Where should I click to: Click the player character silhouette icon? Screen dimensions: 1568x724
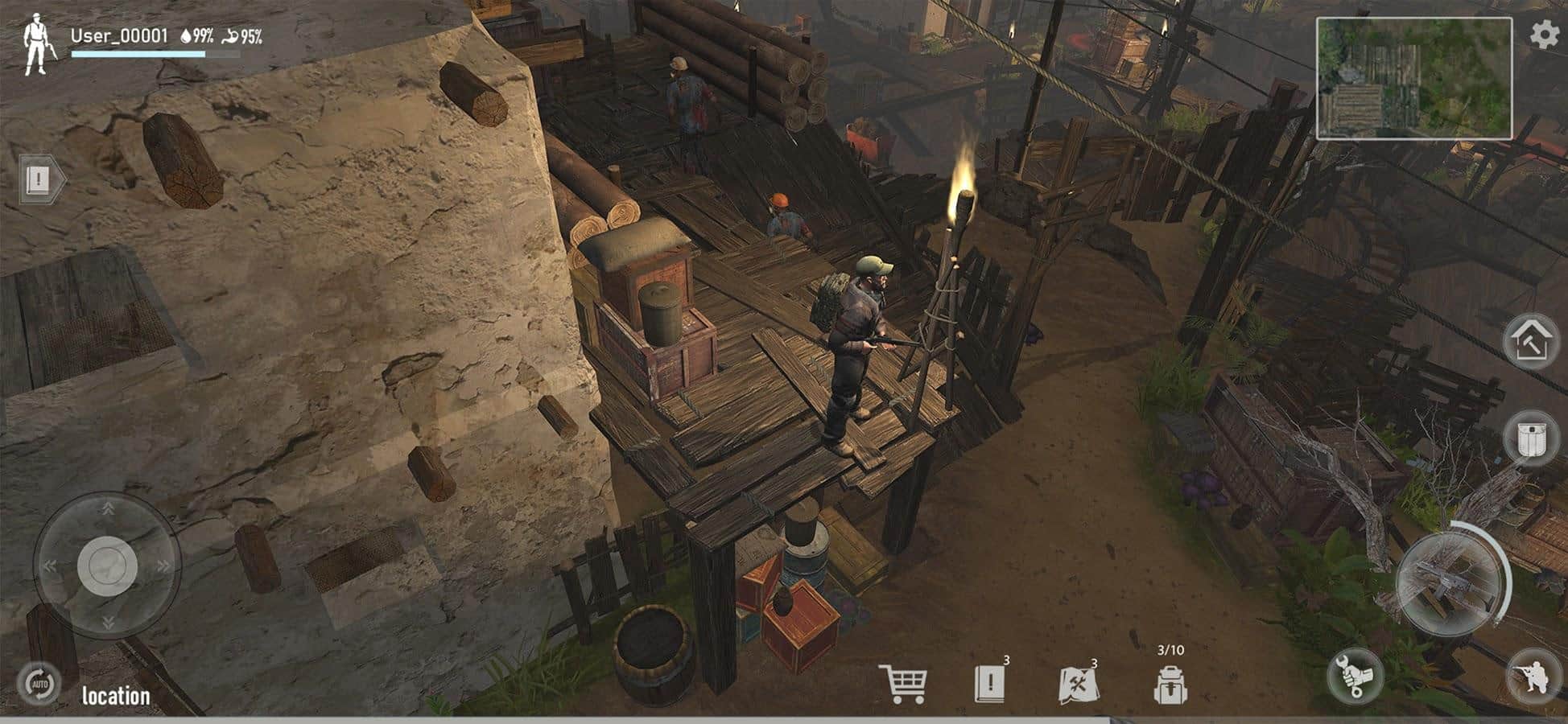pos(37,45)
